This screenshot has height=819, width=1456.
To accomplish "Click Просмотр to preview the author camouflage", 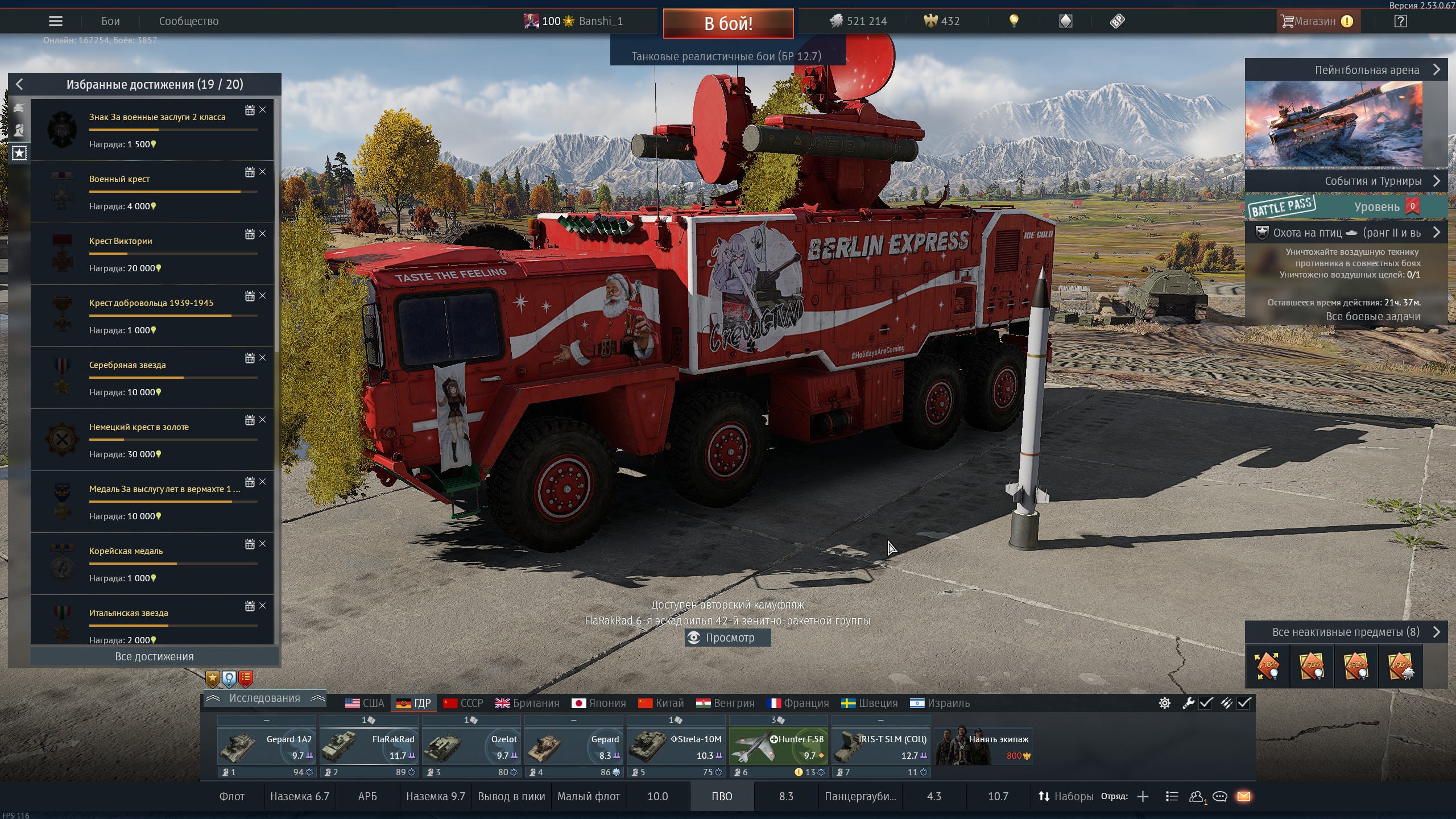I will click(x=727, y=638).
